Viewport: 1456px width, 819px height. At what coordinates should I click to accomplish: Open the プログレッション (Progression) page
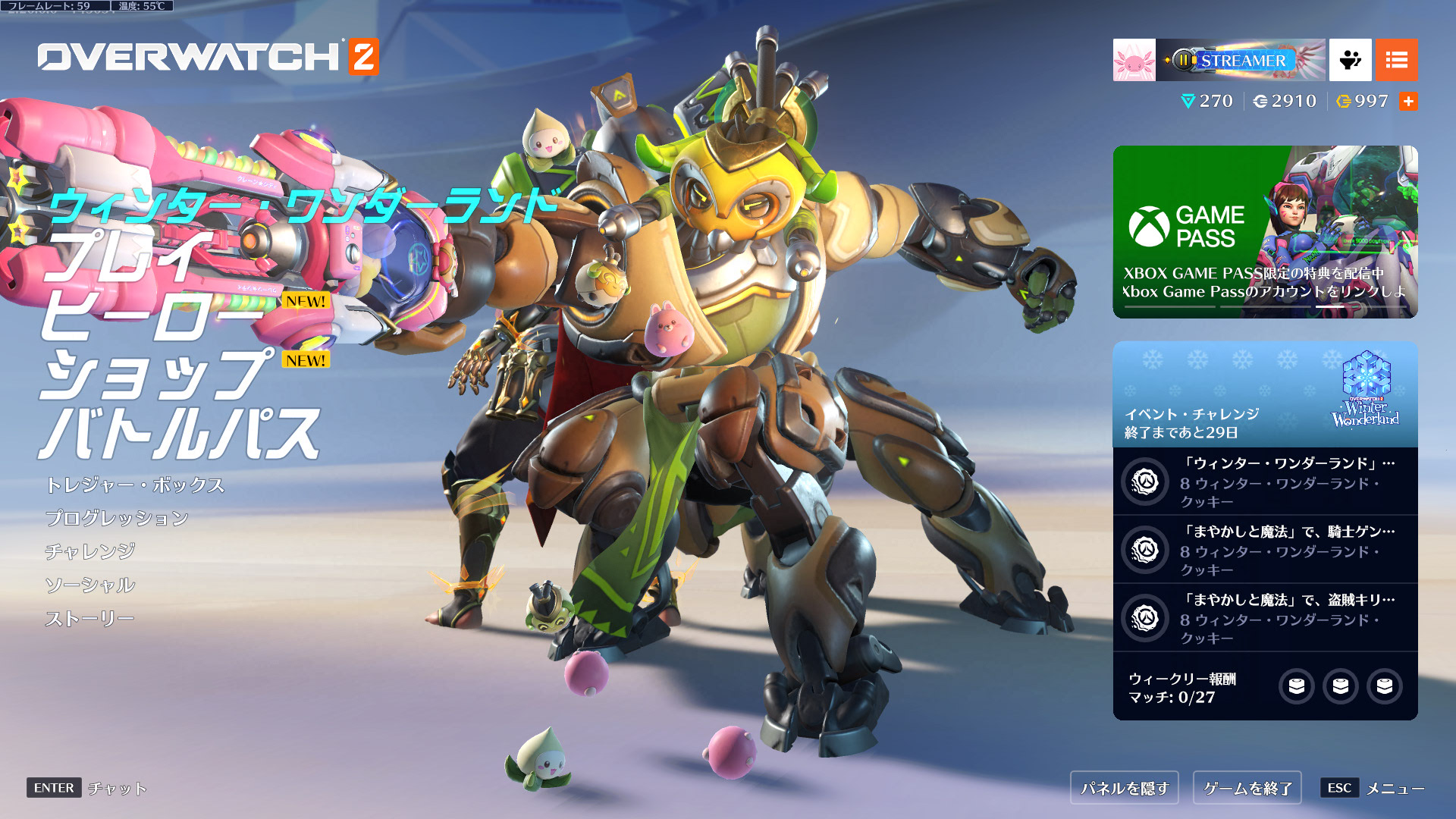coord(117,519)
